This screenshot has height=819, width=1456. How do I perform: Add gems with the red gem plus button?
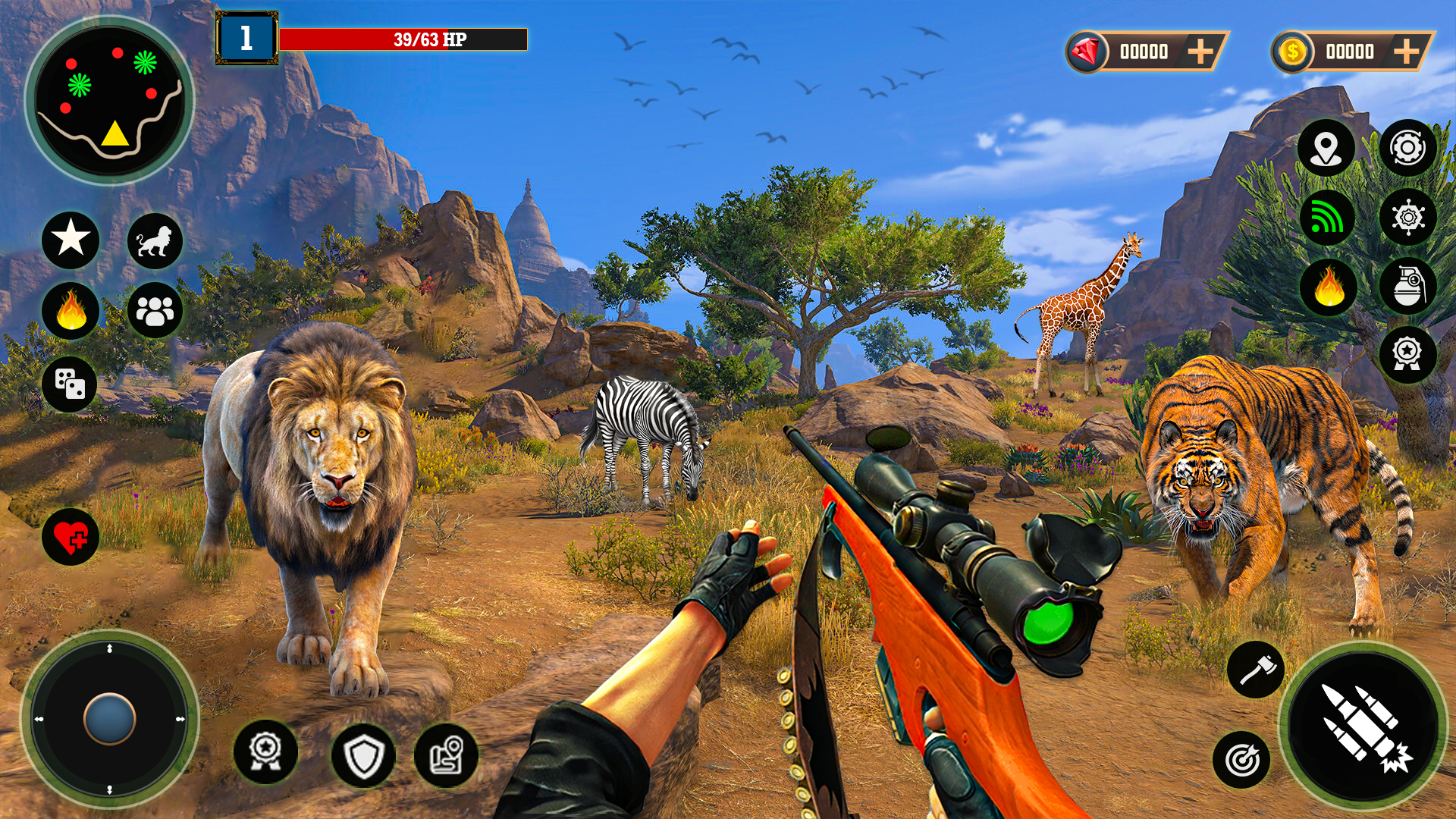[1200, 52]
